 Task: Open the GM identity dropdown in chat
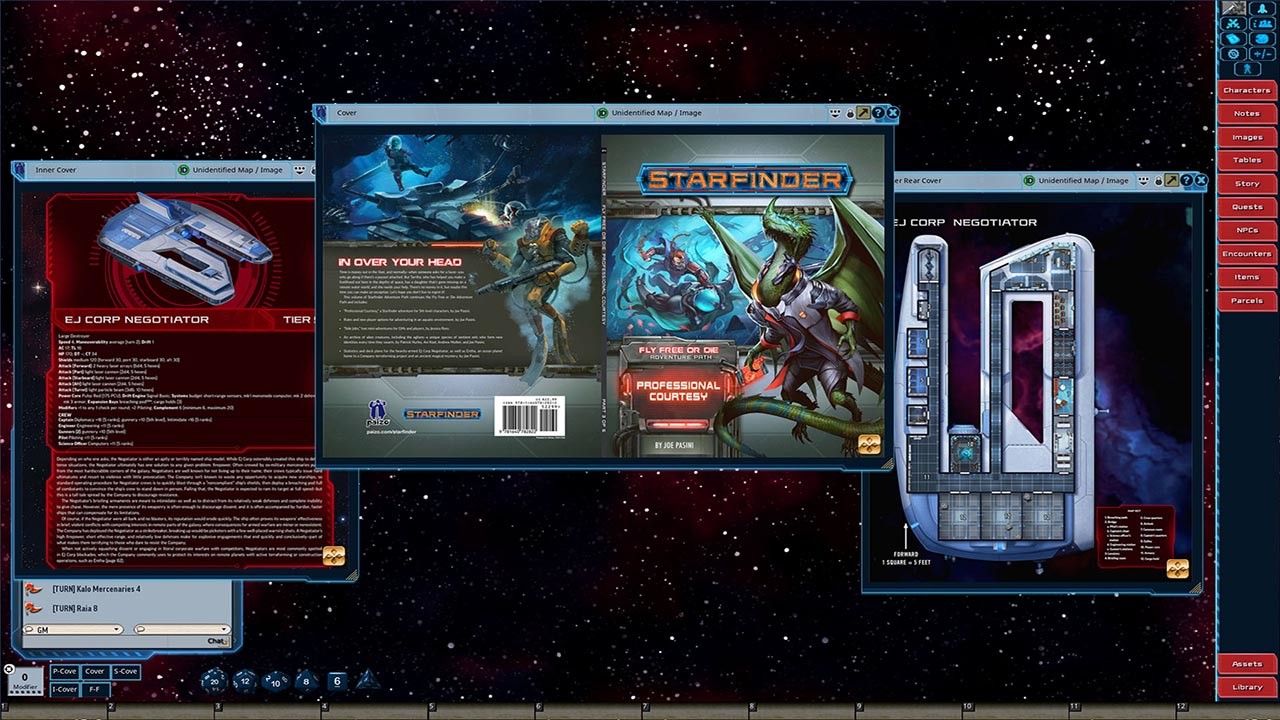[116, 629]
